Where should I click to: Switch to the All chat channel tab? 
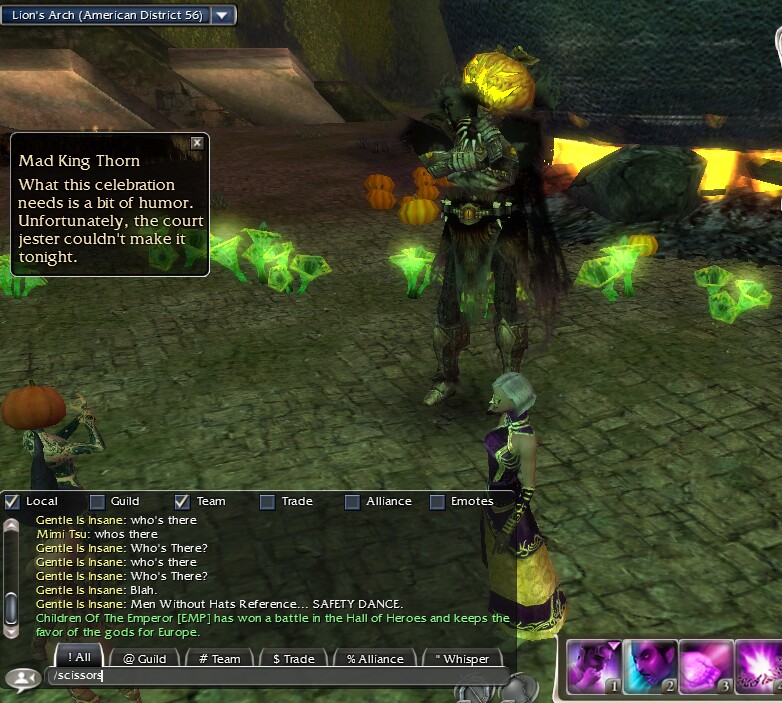tap(77, 658)
